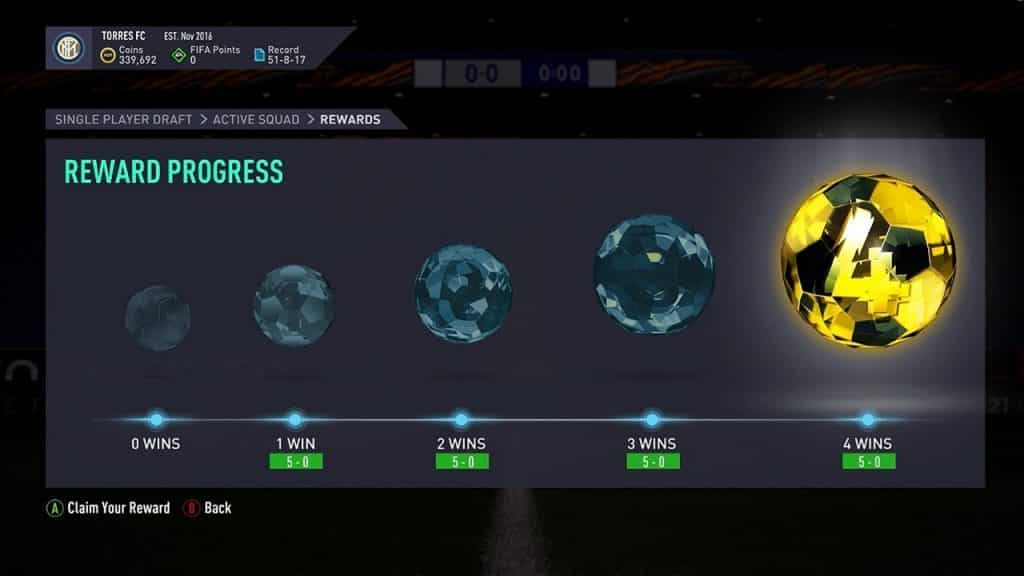This screenshot has height=576, width=1024.
Task: Open the Torres FC club crest
Action: coord(69,47)
